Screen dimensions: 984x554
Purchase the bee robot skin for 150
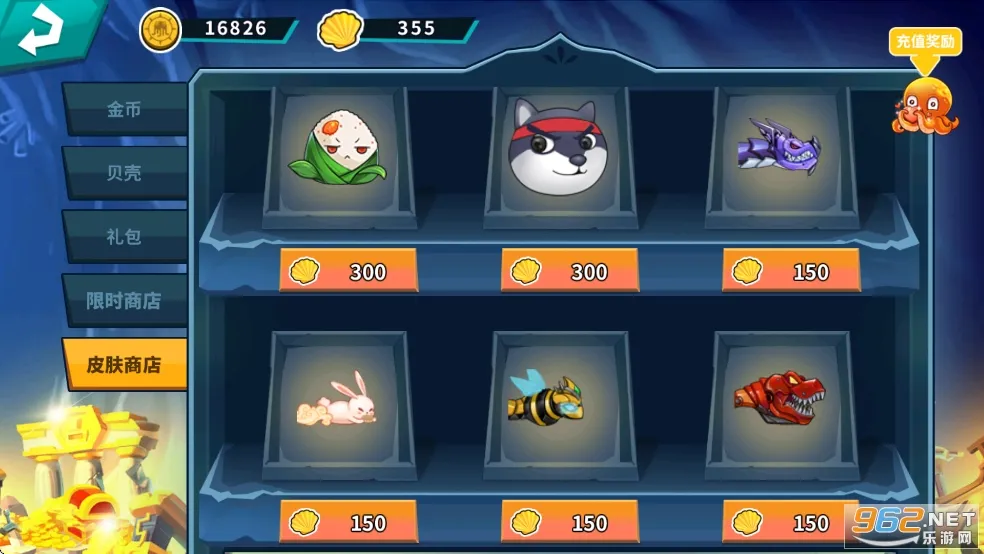(569, 521)
